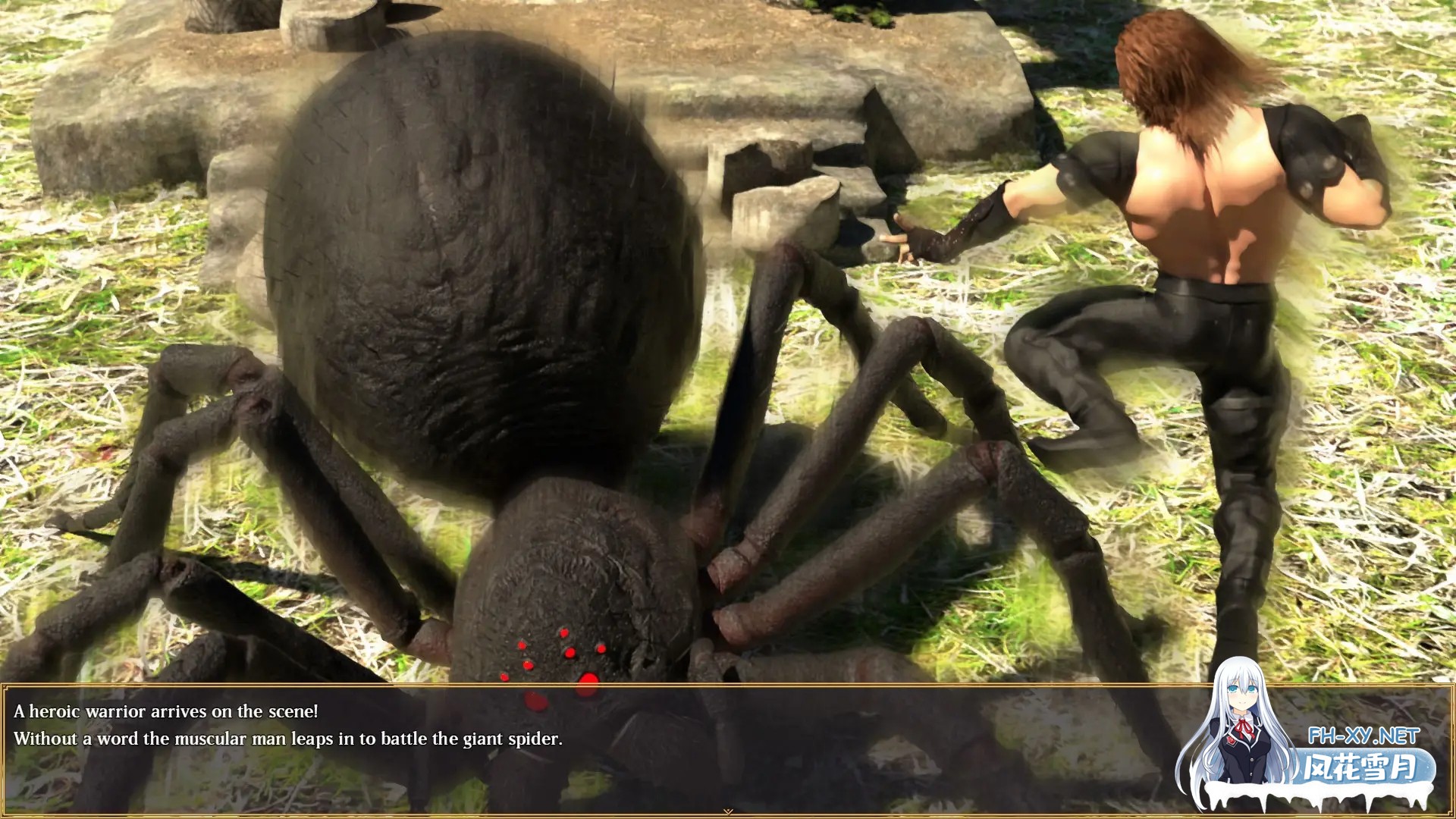The width and height of the screenshot is (1456, 819).
Task: Click the small continue arrow under the dialogue
Action: pos(728,811)
